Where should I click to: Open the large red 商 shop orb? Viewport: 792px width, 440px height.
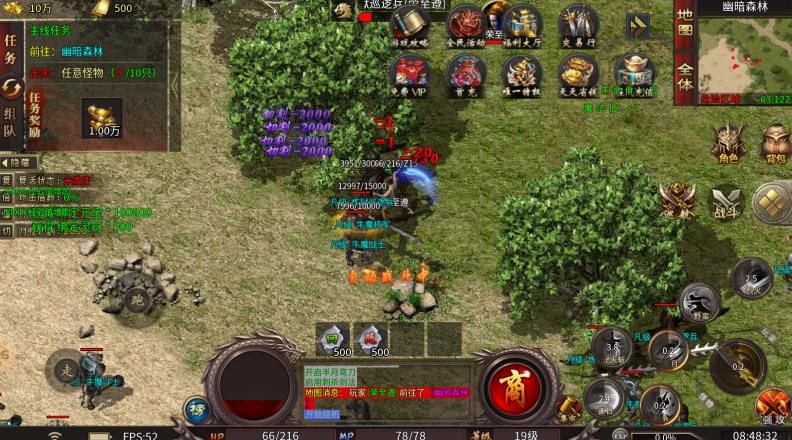tap(516, 385)
